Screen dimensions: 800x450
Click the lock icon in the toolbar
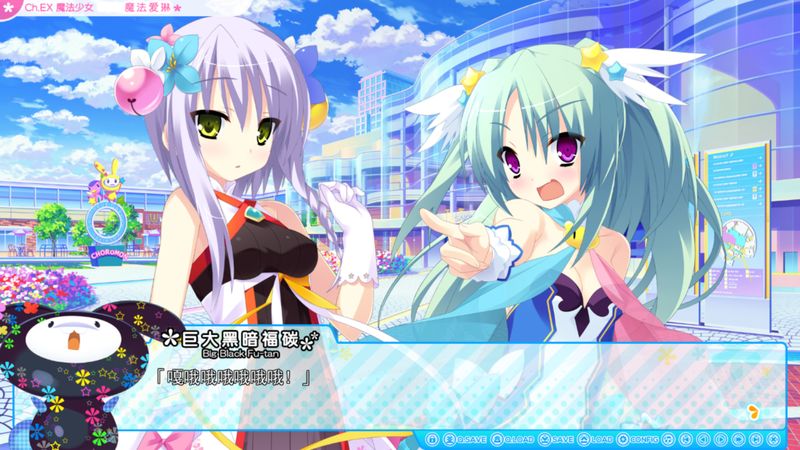point(432,438)
